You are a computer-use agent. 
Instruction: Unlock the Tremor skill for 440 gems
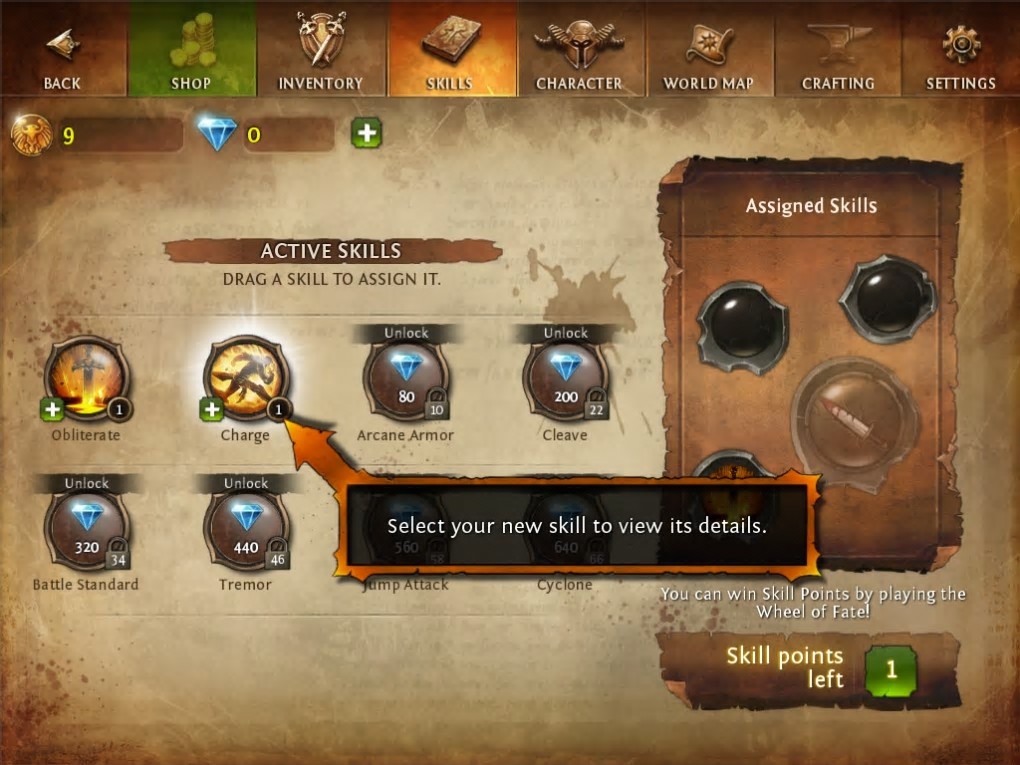click(x=246, y=528)
